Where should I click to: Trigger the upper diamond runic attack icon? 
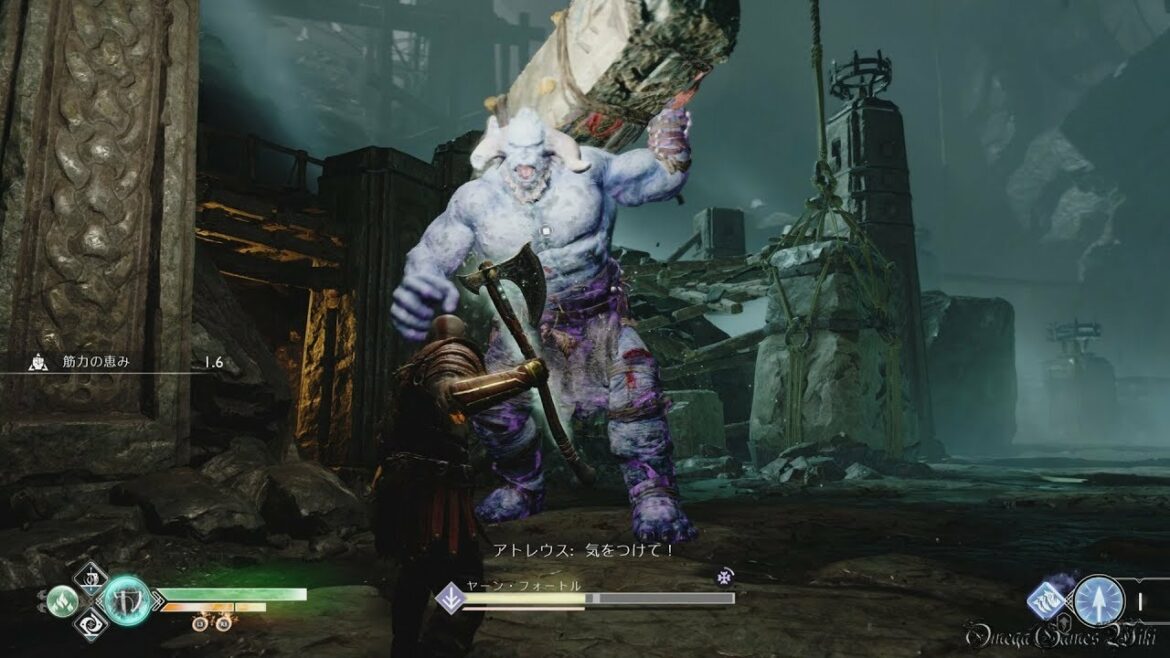(x=94, y=576)
